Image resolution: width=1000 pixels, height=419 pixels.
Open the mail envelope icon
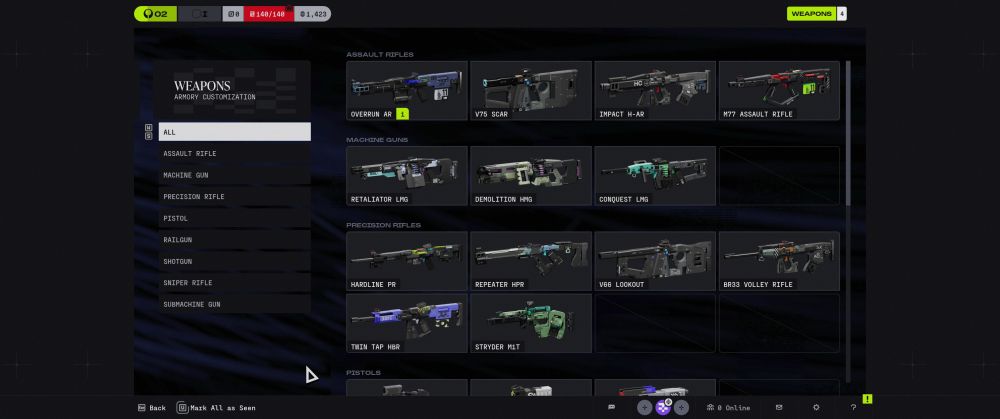tap(779, 408)
